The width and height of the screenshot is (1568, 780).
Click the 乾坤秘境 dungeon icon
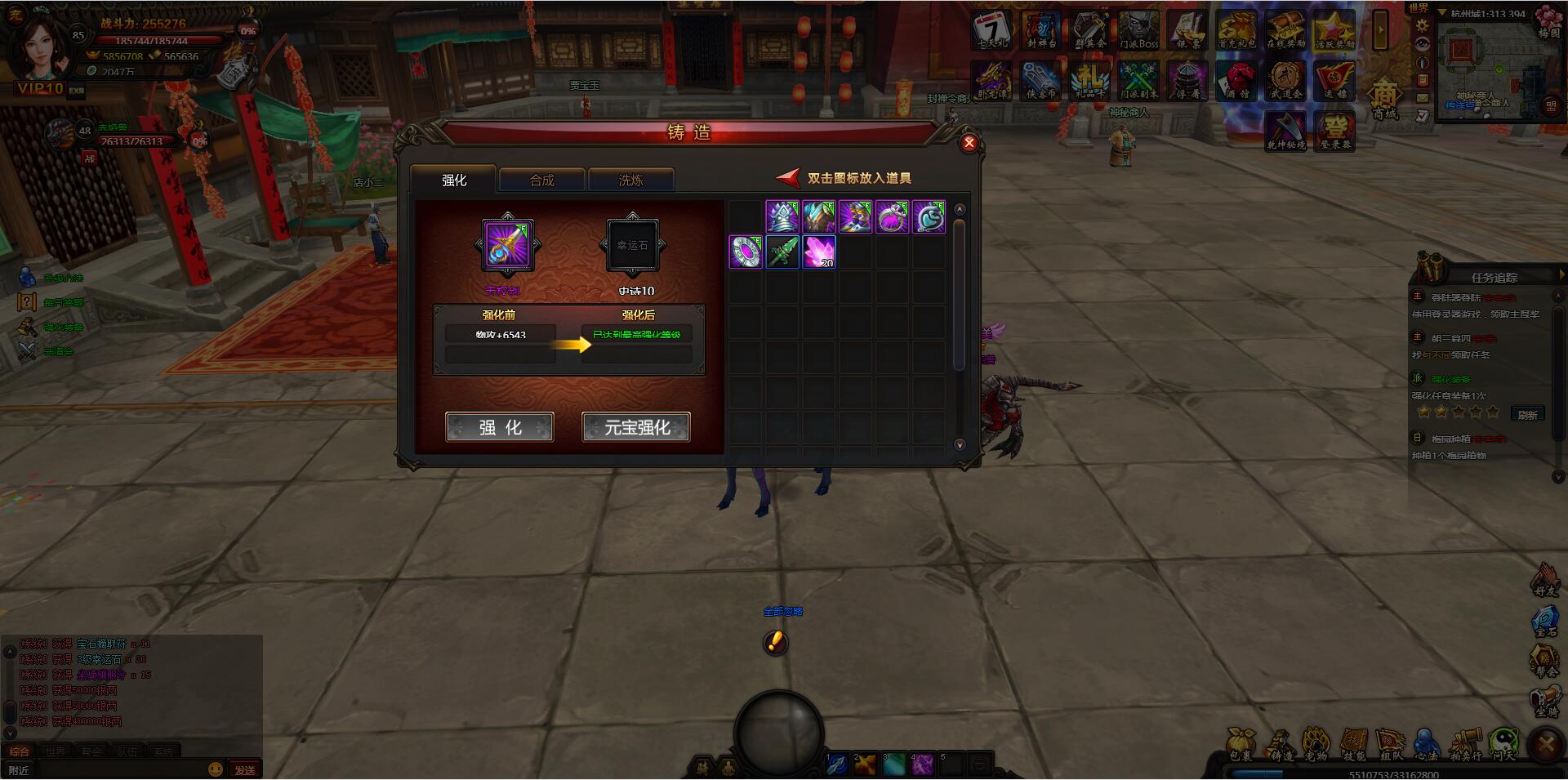pos(1284,129)
